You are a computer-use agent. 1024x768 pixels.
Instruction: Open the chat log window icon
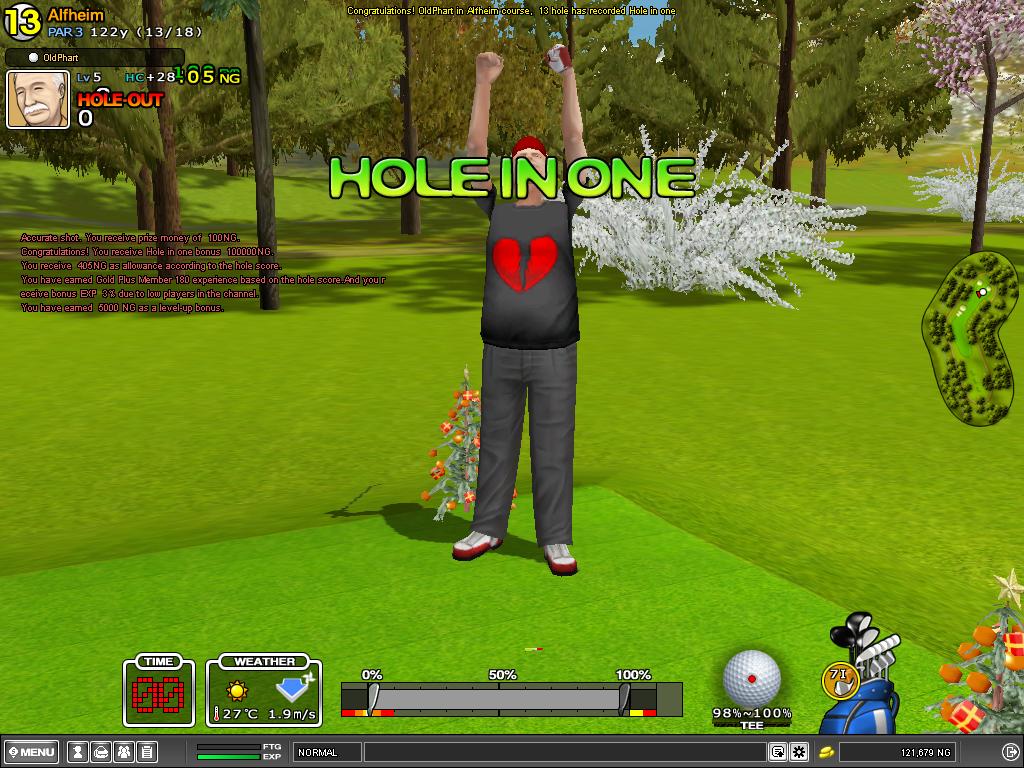tap(777, 752)
